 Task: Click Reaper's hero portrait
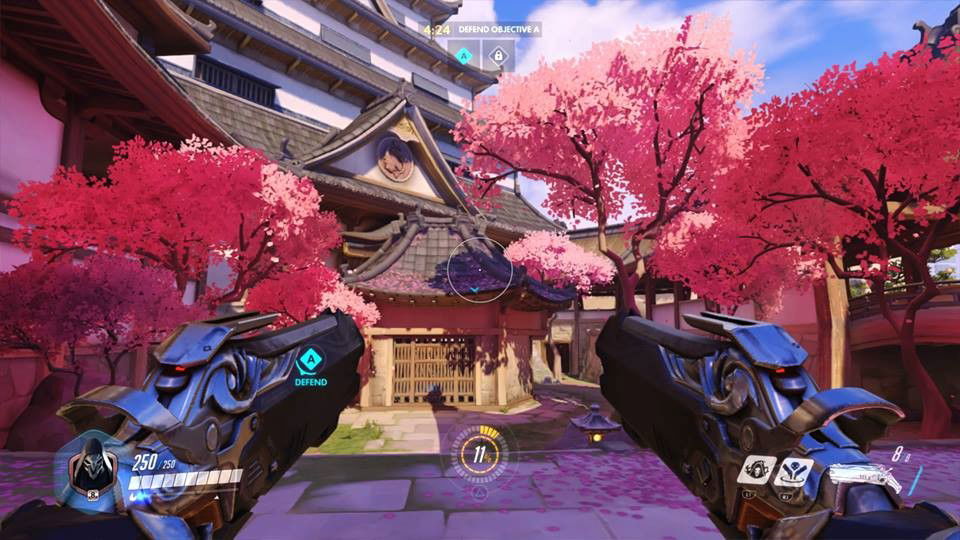(93, 469)
